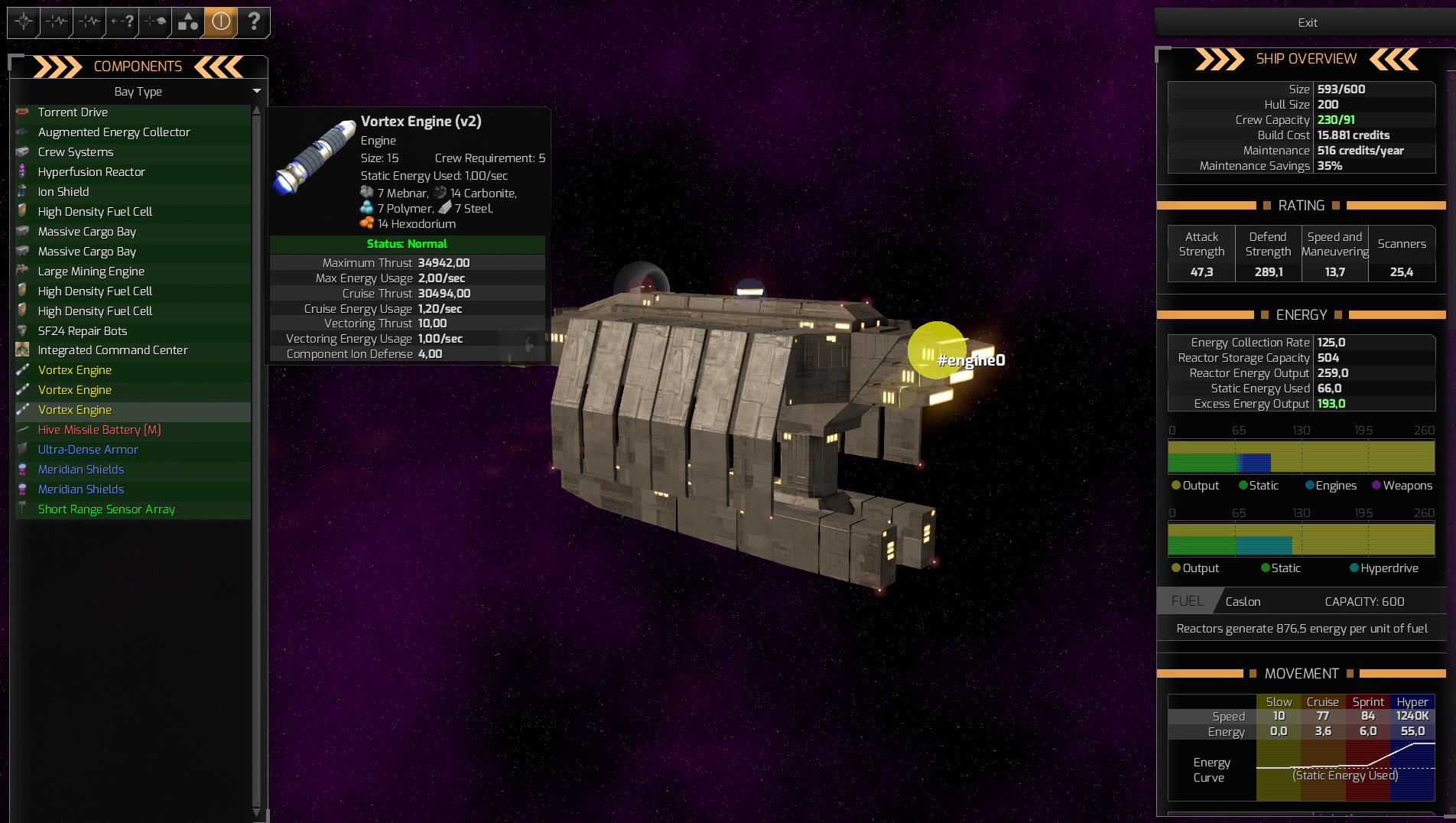Screen dimensions: 1456x823
Task: Click the Integrated Command Center component icon
Action: pyautogui.click(x=23, y=350)
